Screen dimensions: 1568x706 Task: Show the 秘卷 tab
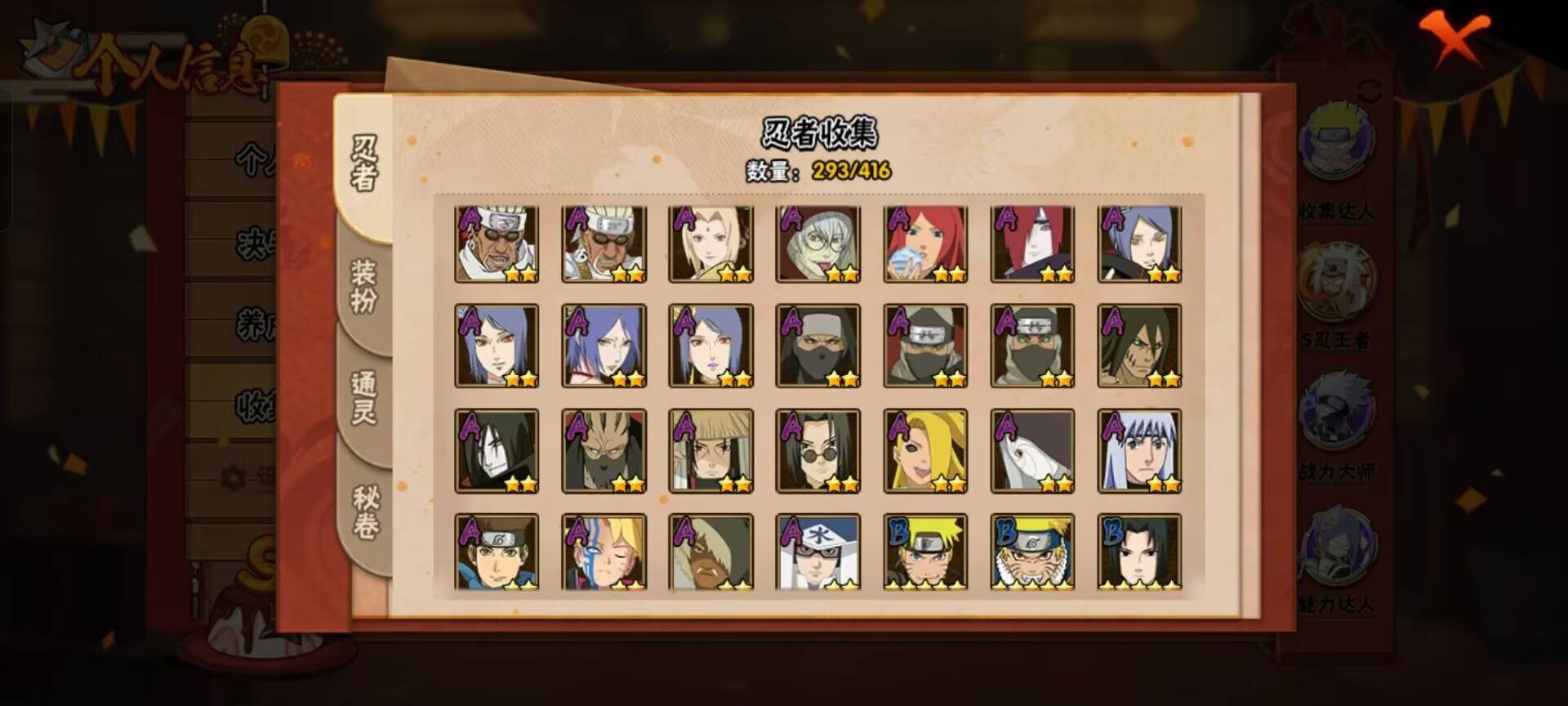364,512
